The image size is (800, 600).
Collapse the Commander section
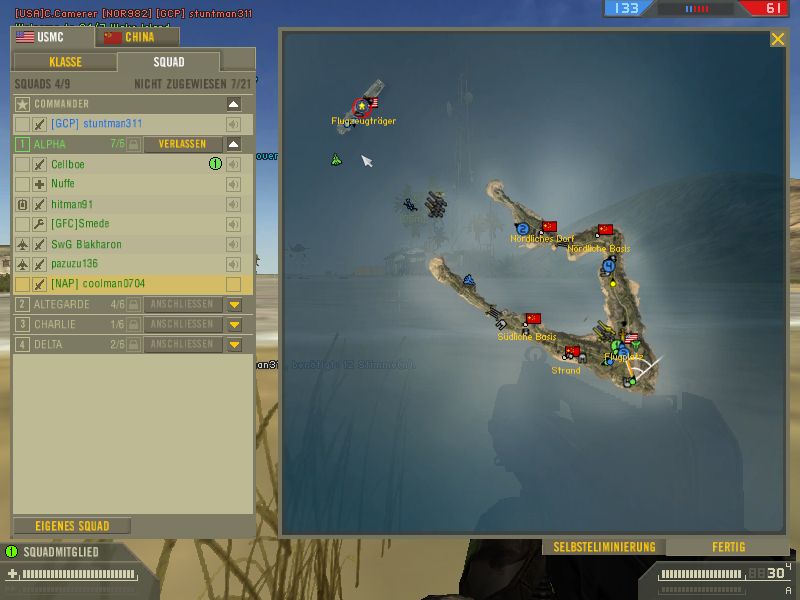click(234, 104)
